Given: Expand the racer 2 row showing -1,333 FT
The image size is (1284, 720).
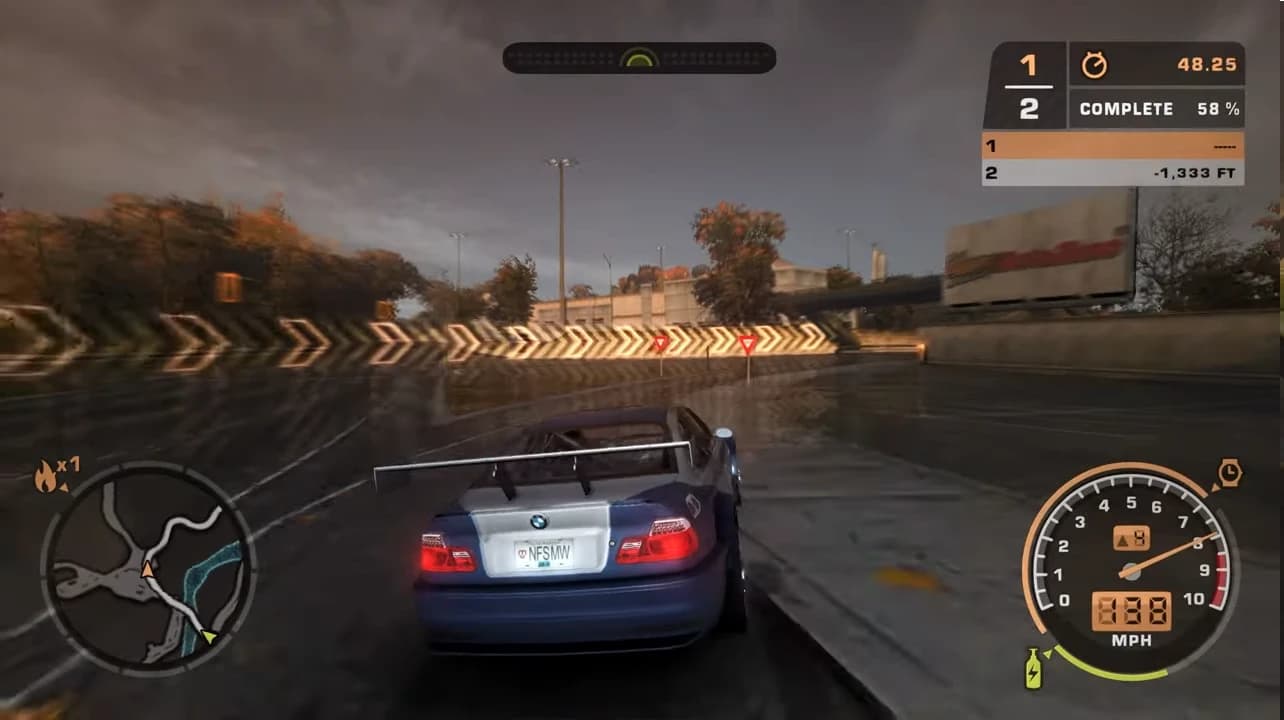Looking at the screenshot, I should [1110, 172].
